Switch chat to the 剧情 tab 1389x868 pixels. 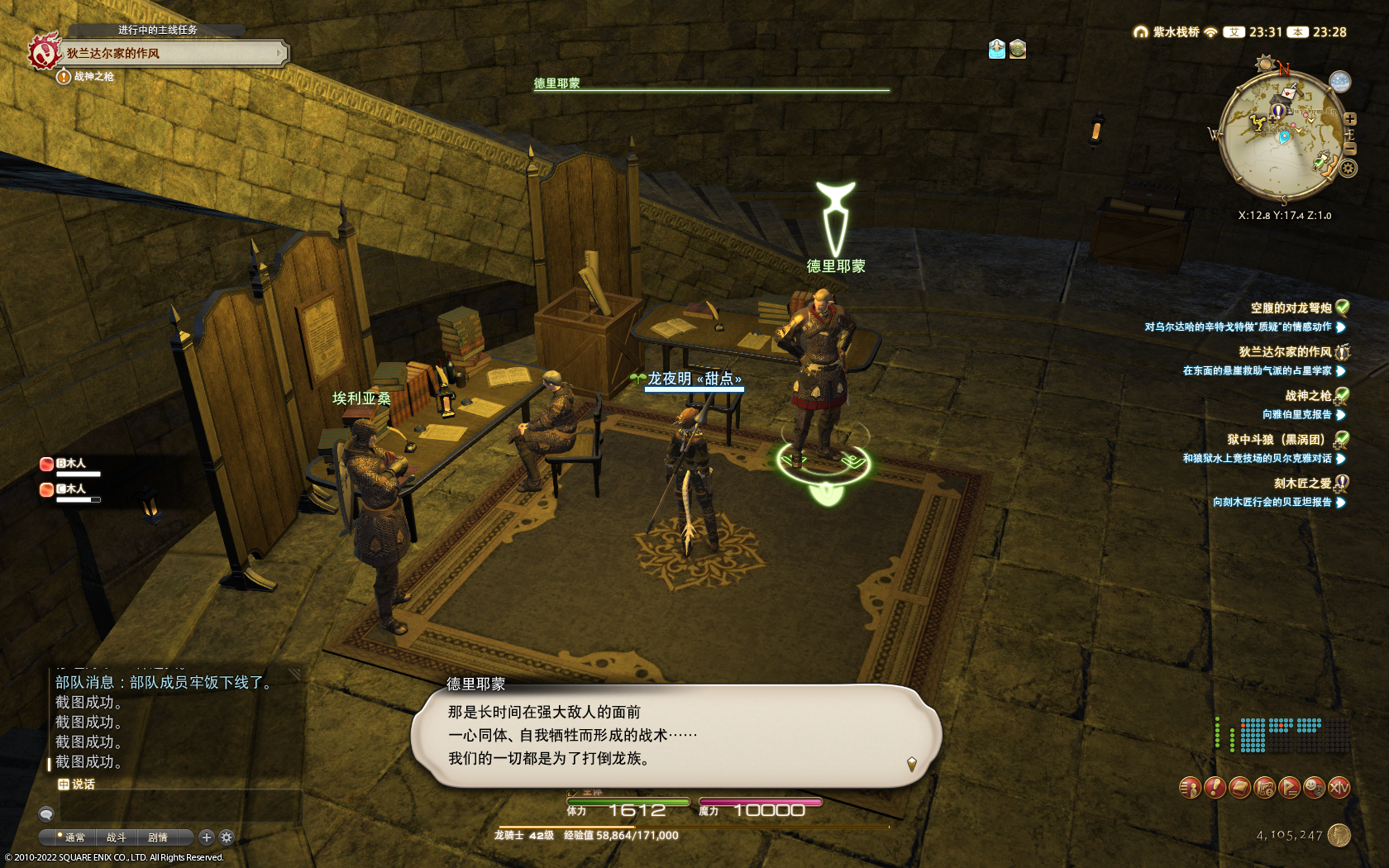157,837
